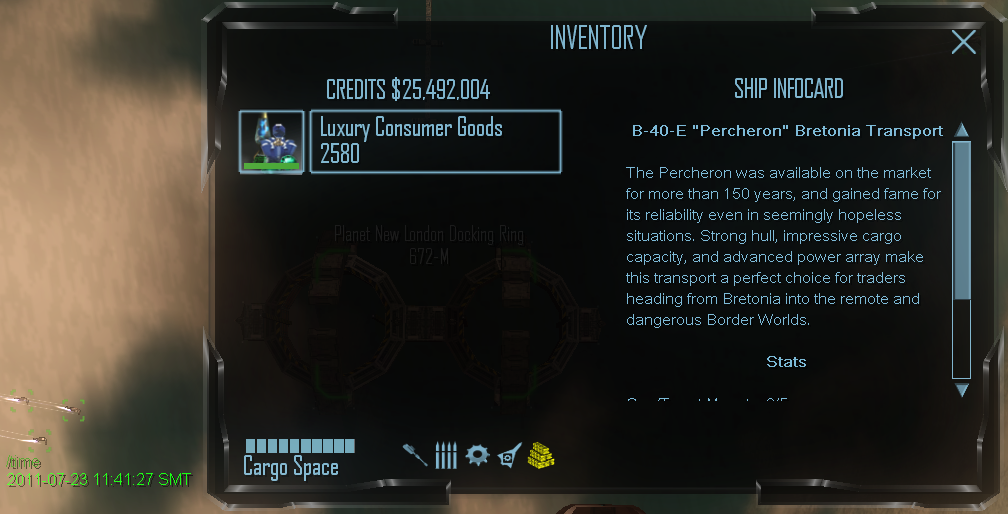The height and width of the screenshot is (514, 1008).
Task: Switch to the ship icon filter
Action: (x=509, y=455)
